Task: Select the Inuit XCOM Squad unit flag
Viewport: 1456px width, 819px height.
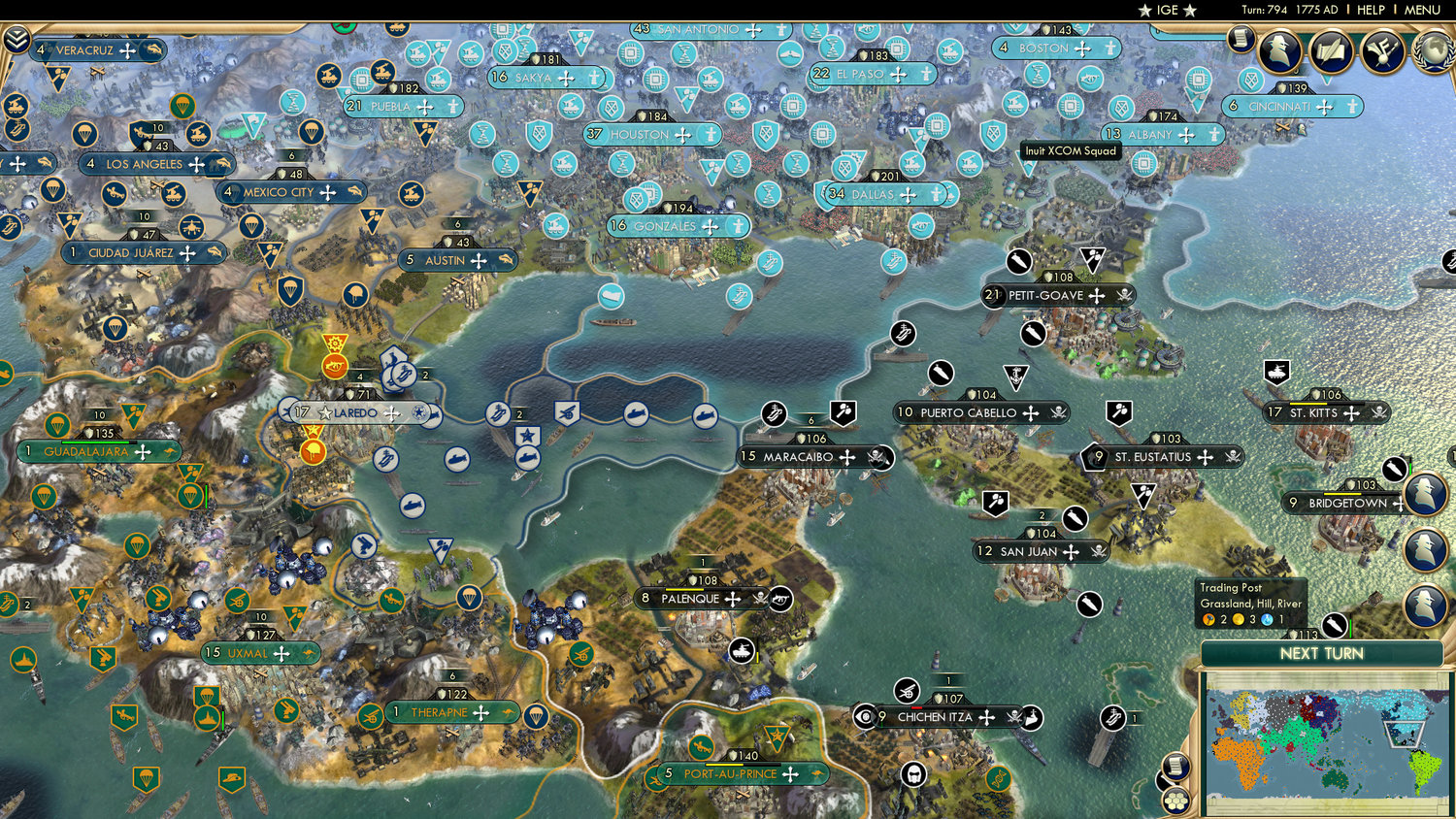Action: pos(1027,163)
